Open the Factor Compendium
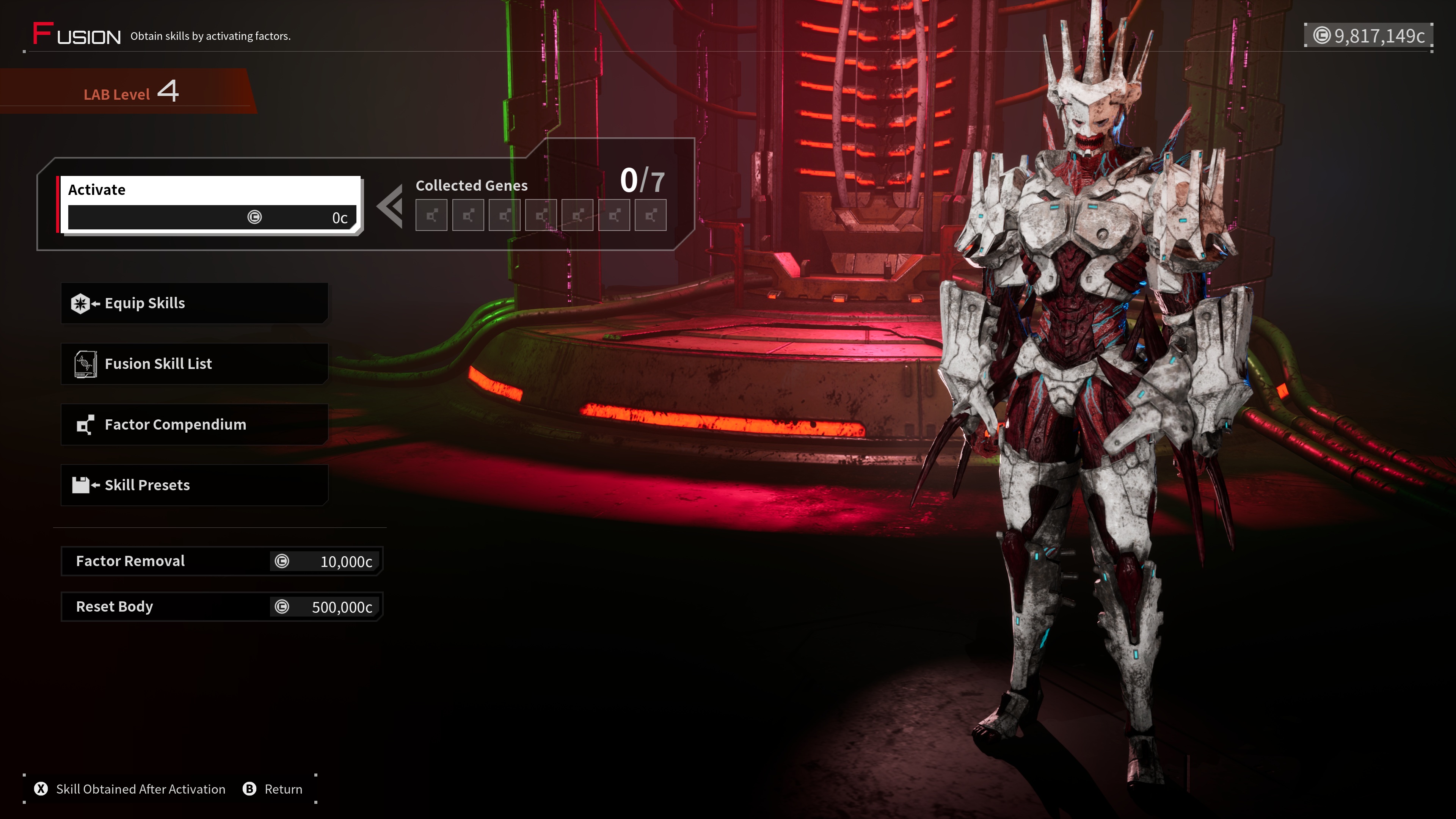The width and height of the screenshot is (1456, 819). pyautogui.click(x=195, y=425)
